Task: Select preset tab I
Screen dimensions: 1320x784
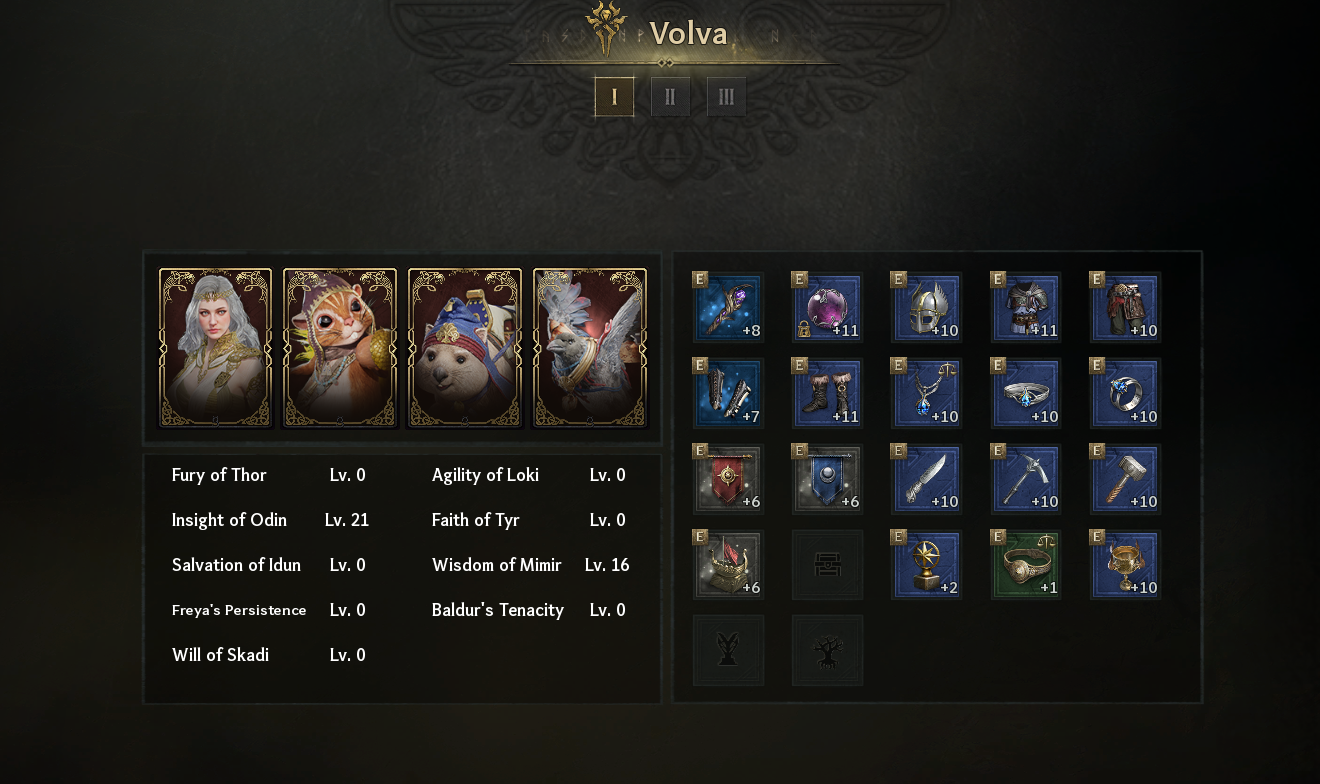Action: click(x=614, y=97)
